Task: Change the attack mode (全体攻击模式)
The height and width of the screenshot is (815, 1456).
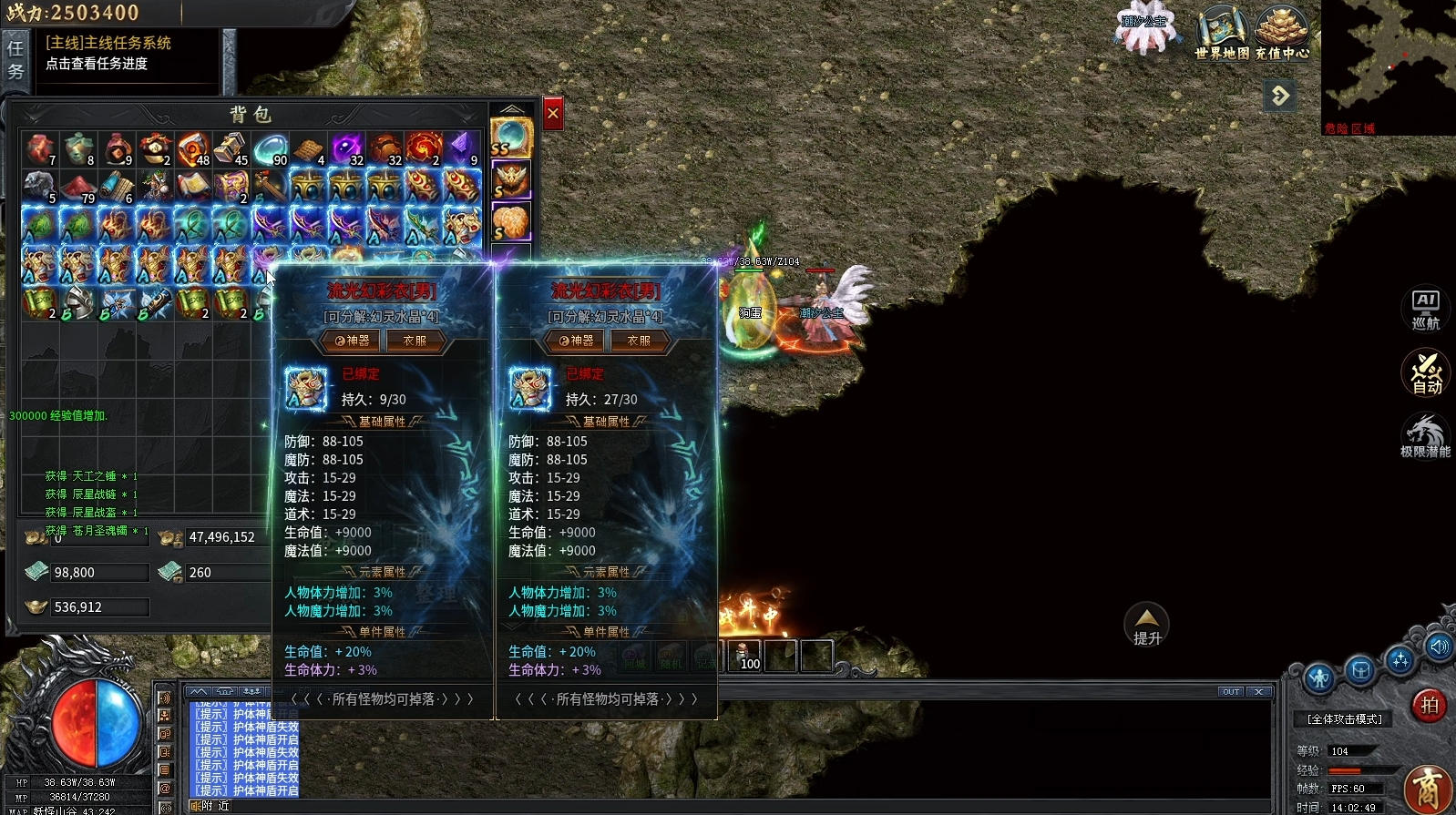Action: coord(1344,719)
